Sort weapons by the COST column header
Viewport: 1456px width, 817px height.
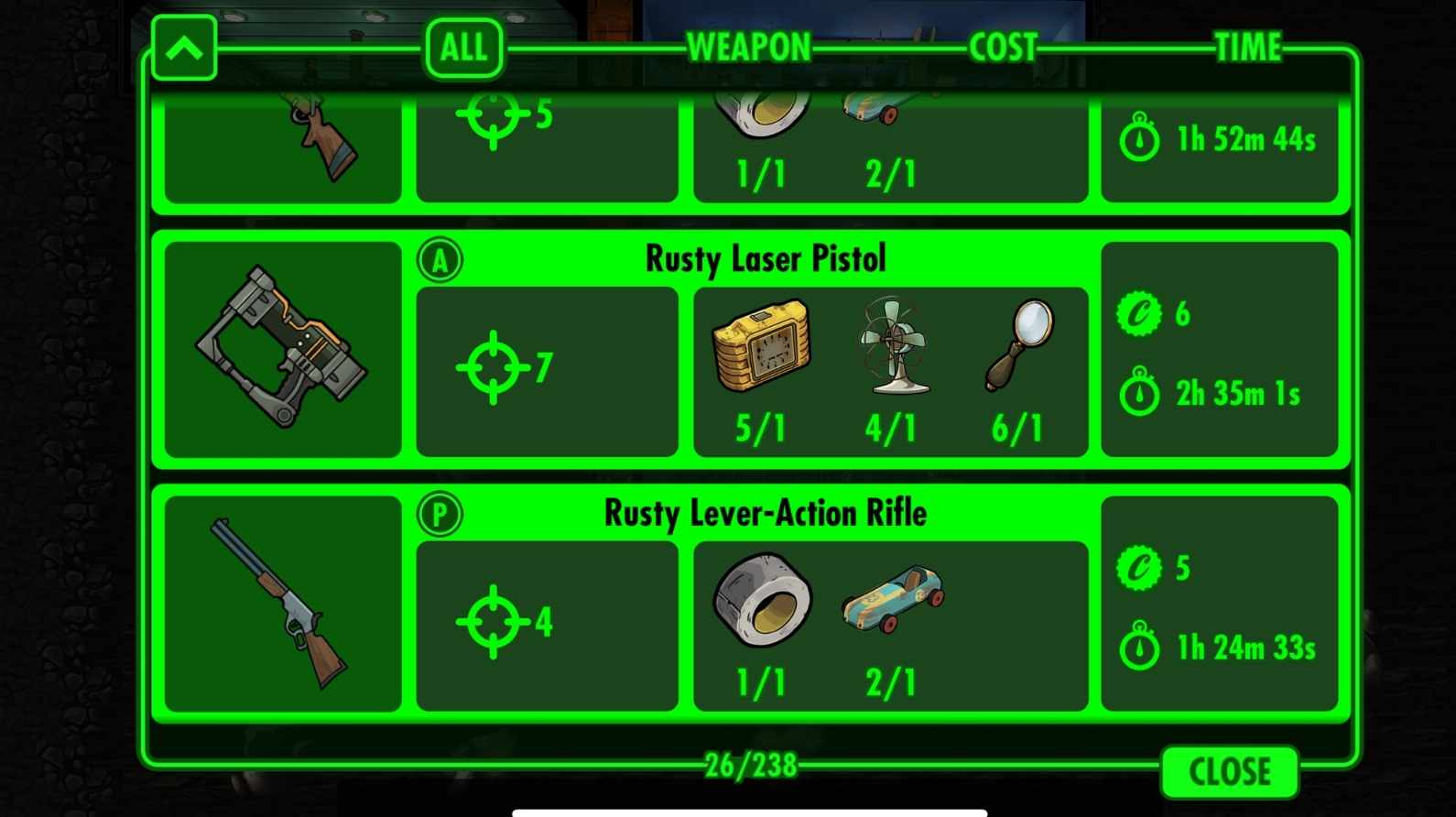coord(1004,48)
